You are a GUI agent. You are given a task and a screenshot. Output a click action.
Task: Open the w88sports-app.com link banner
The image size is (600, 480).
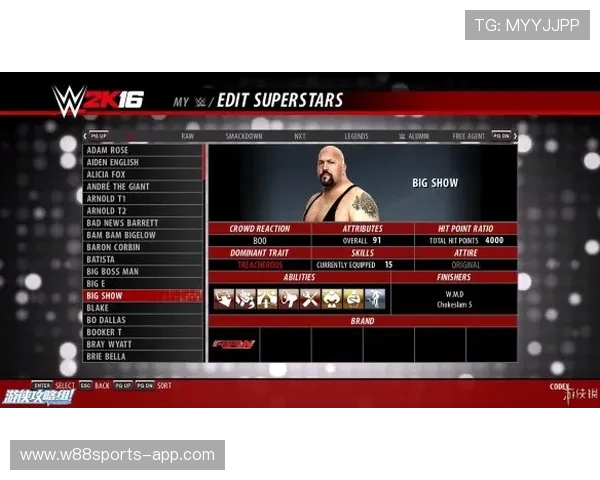click(x=119, y=455)
